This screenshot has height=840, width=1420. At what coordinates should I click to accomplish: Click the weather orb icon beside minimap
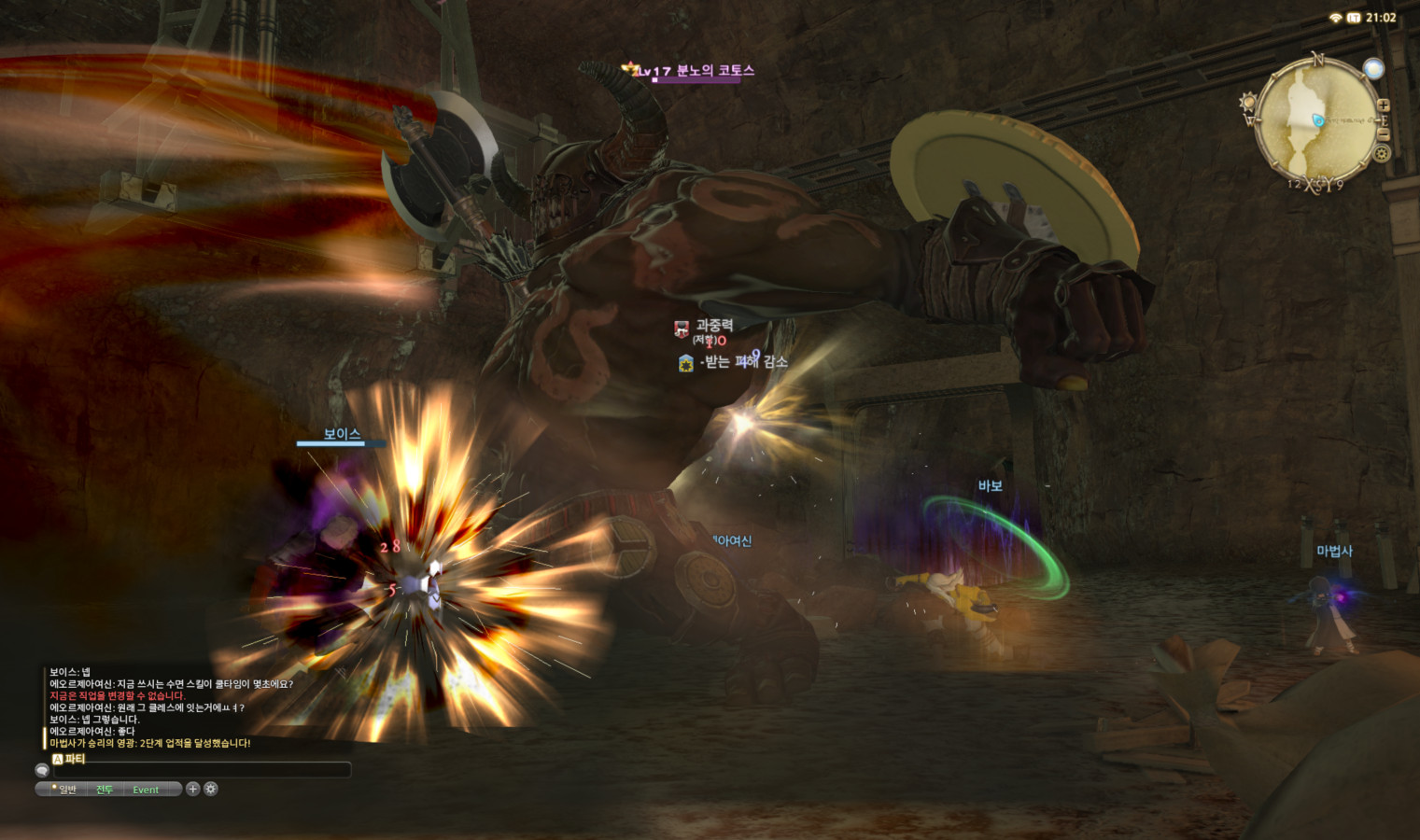point(1372,68)
